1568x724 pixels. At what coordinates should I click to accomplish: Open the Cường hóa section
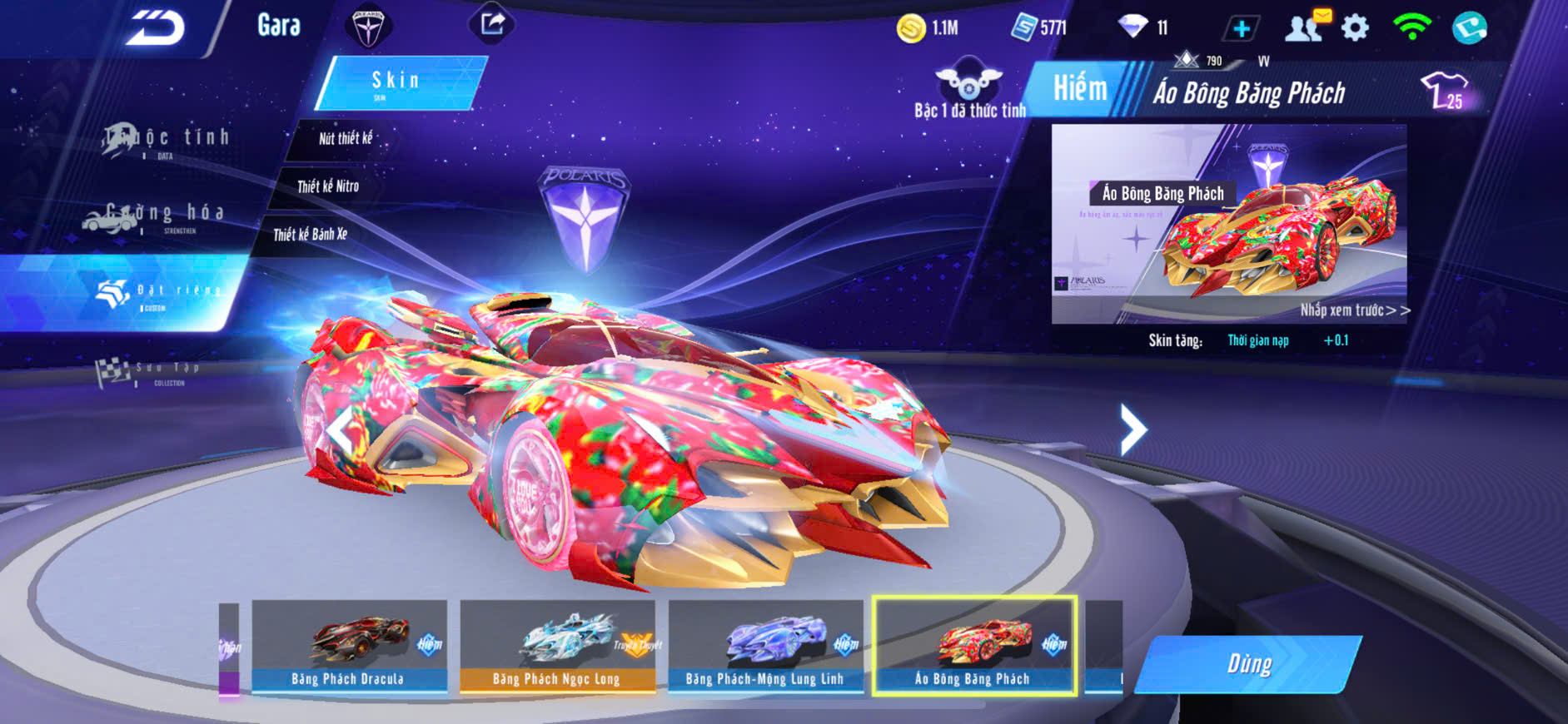[x=154, y=216]
